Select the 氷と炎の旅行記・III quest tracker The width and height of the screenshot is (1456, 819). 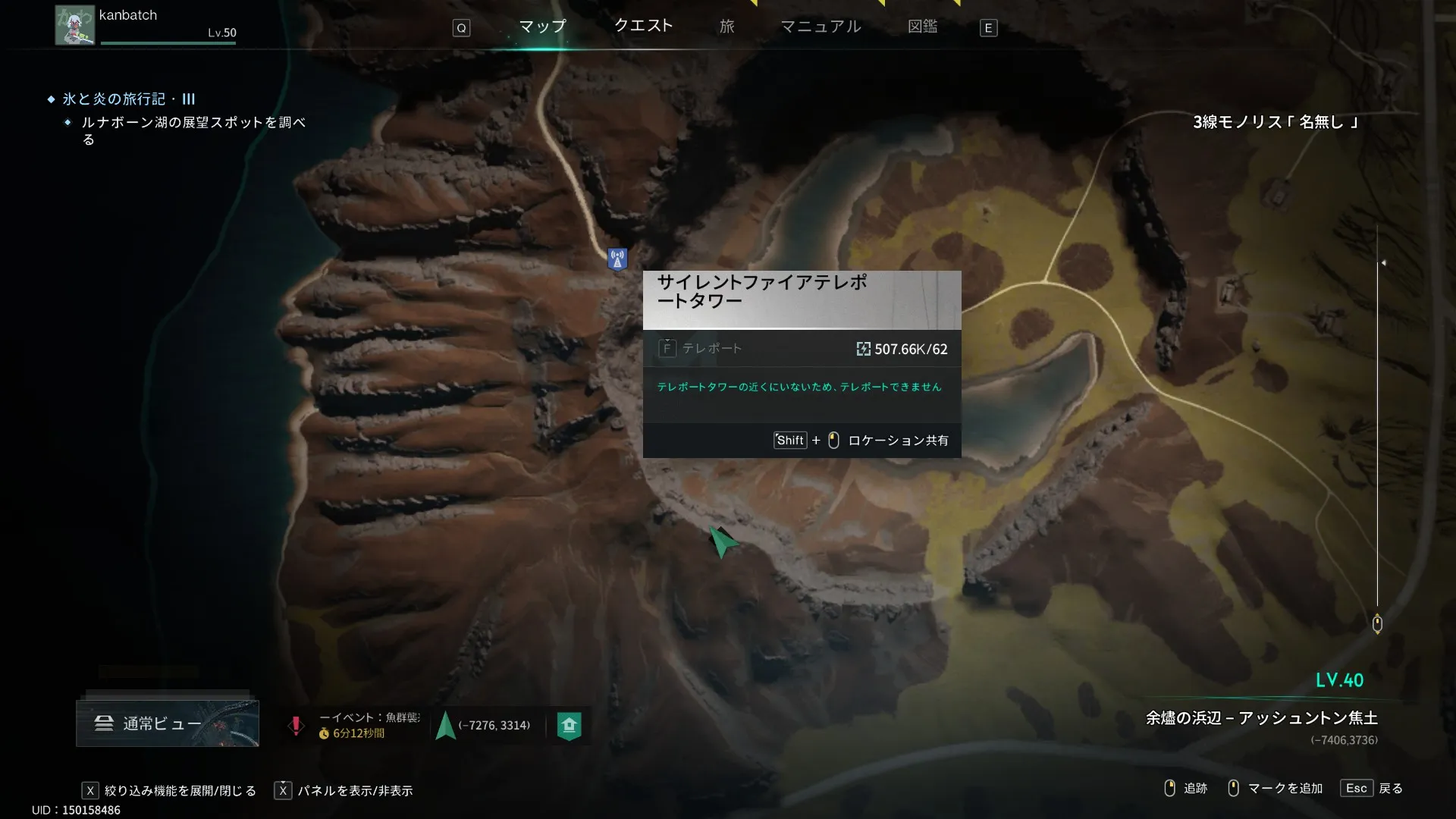[x=129, y=99]
